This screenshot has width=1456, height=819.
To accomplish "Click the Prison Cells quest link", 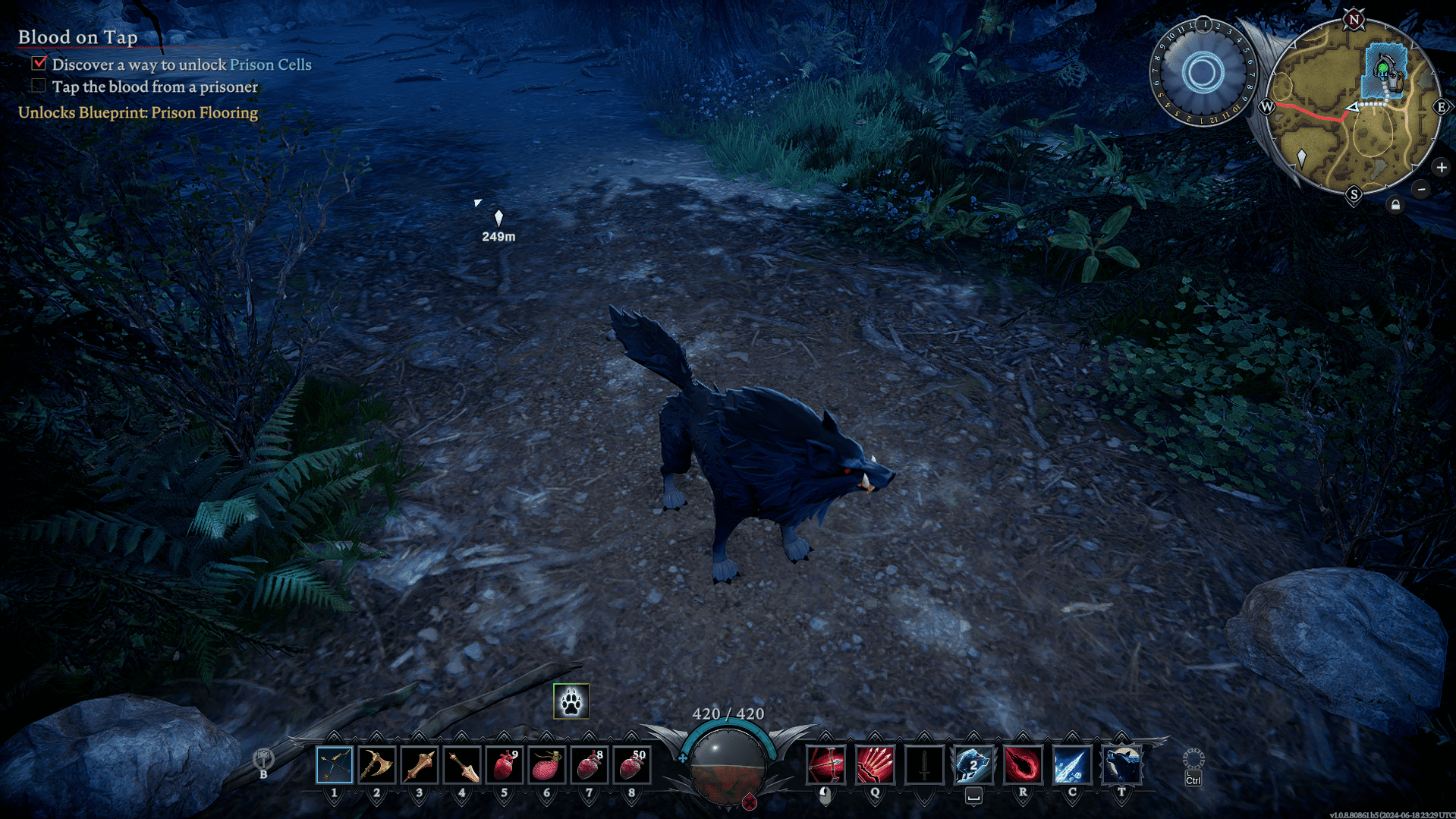I will [x=272, y=65].
